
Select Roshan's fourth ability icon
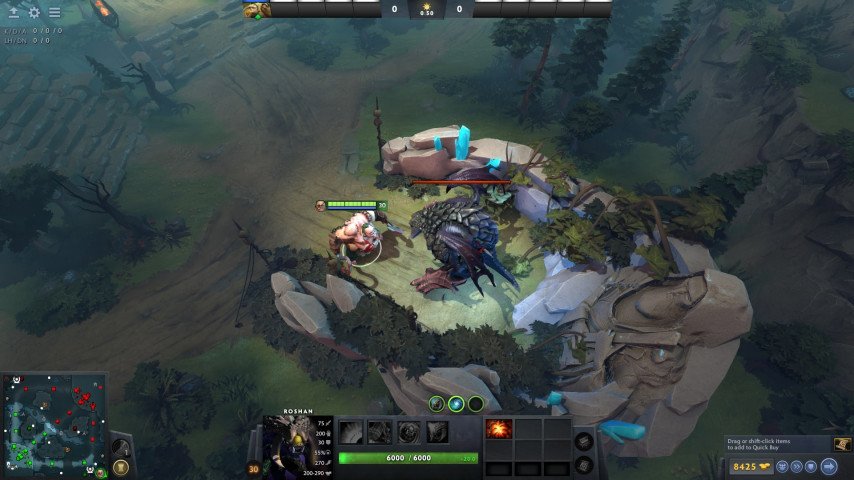[x=437, y=432]
